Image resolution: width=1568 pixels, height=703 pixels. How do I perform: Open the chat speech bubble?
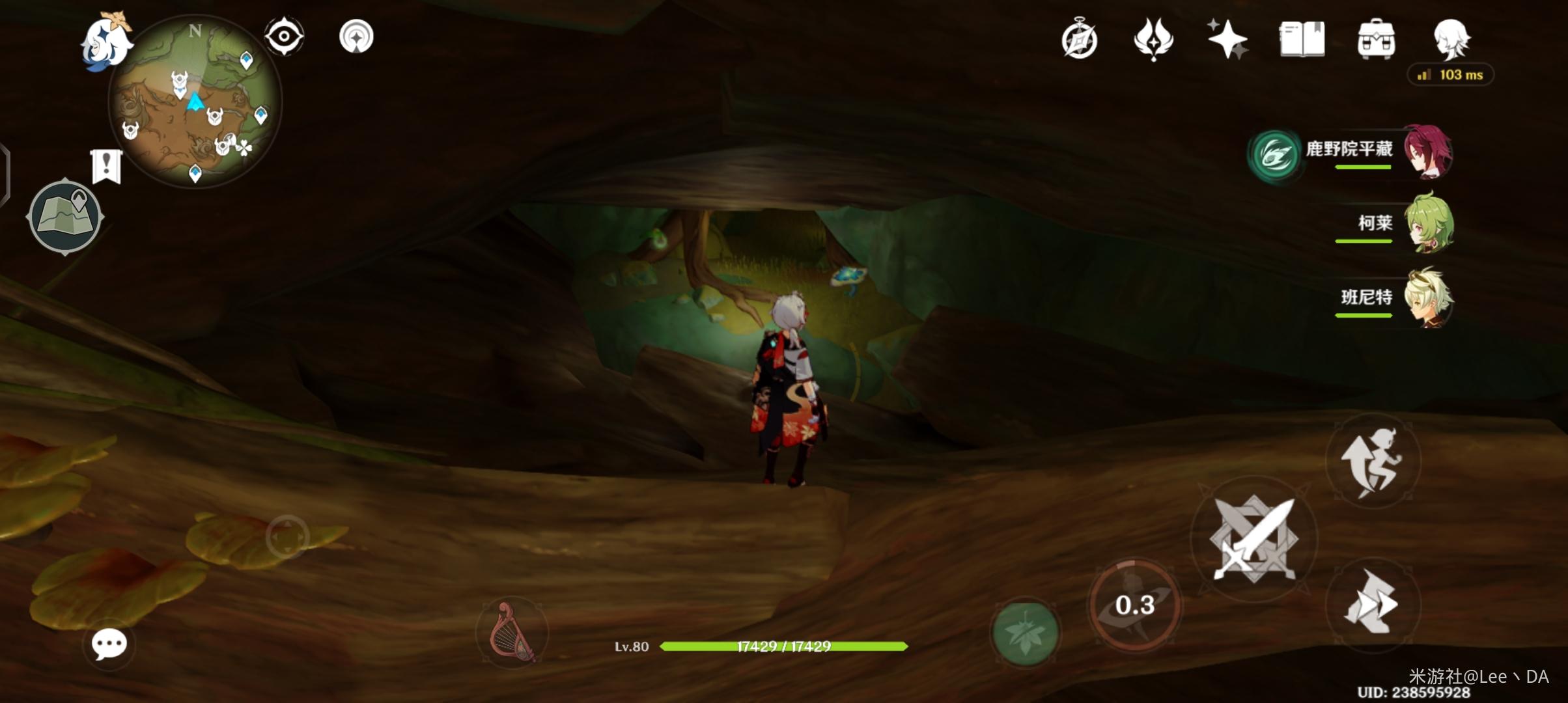tap(109, 644)
